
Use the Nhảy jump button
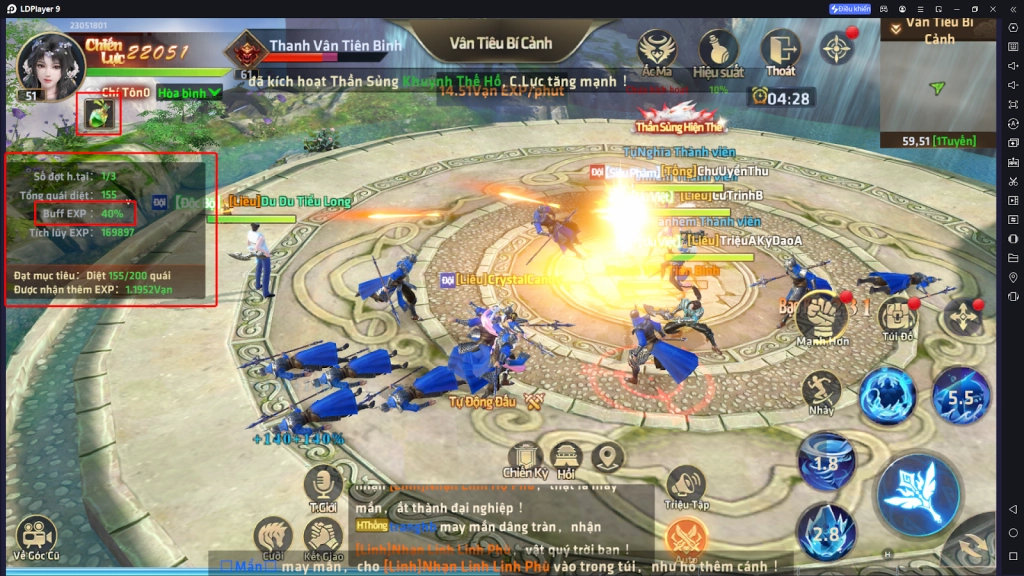click(821, 392)
